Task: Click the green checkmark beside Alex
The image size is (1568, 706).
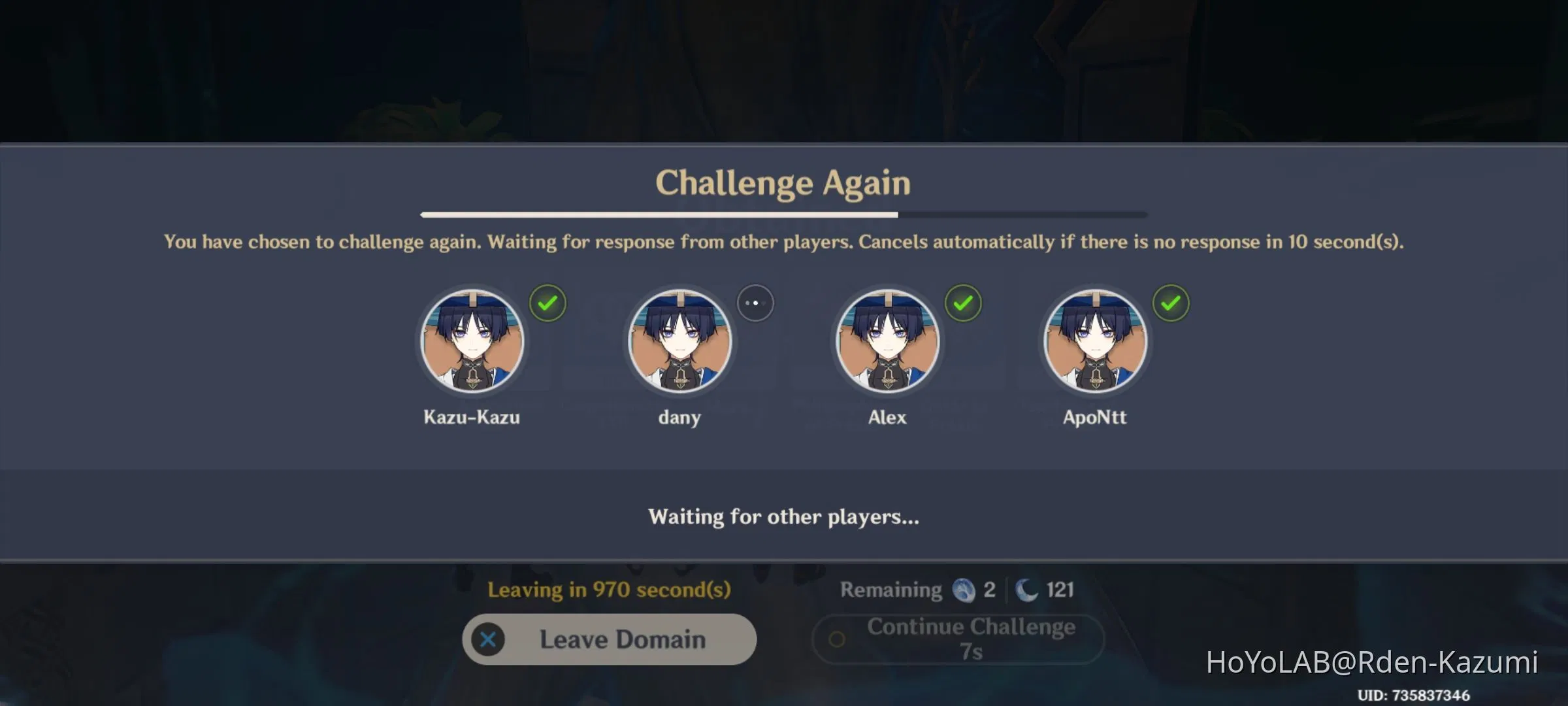Action: pos(964,303)
